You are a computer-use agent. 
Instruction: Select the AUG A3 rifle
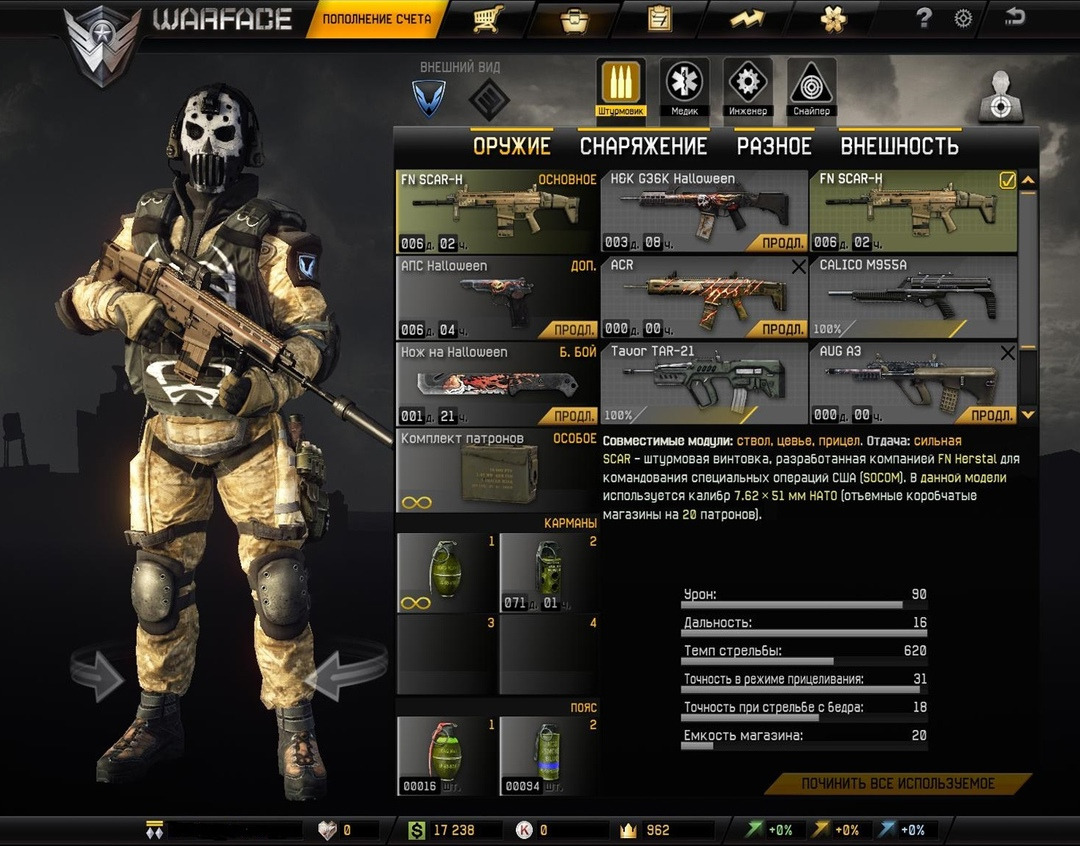pos(912,383)
